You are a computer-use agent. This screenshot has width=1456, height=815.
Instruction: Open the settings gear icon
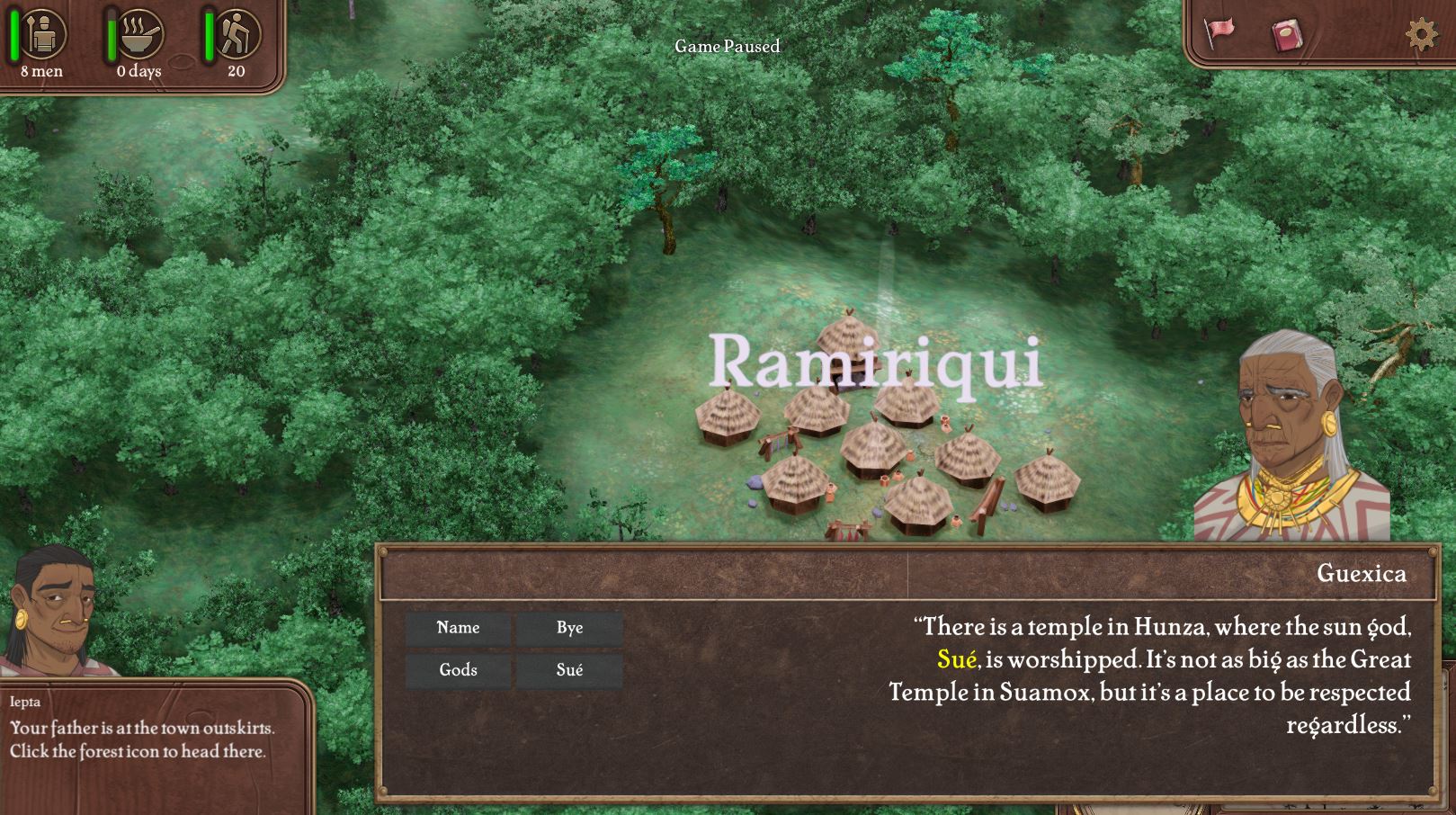point(1421,34)
